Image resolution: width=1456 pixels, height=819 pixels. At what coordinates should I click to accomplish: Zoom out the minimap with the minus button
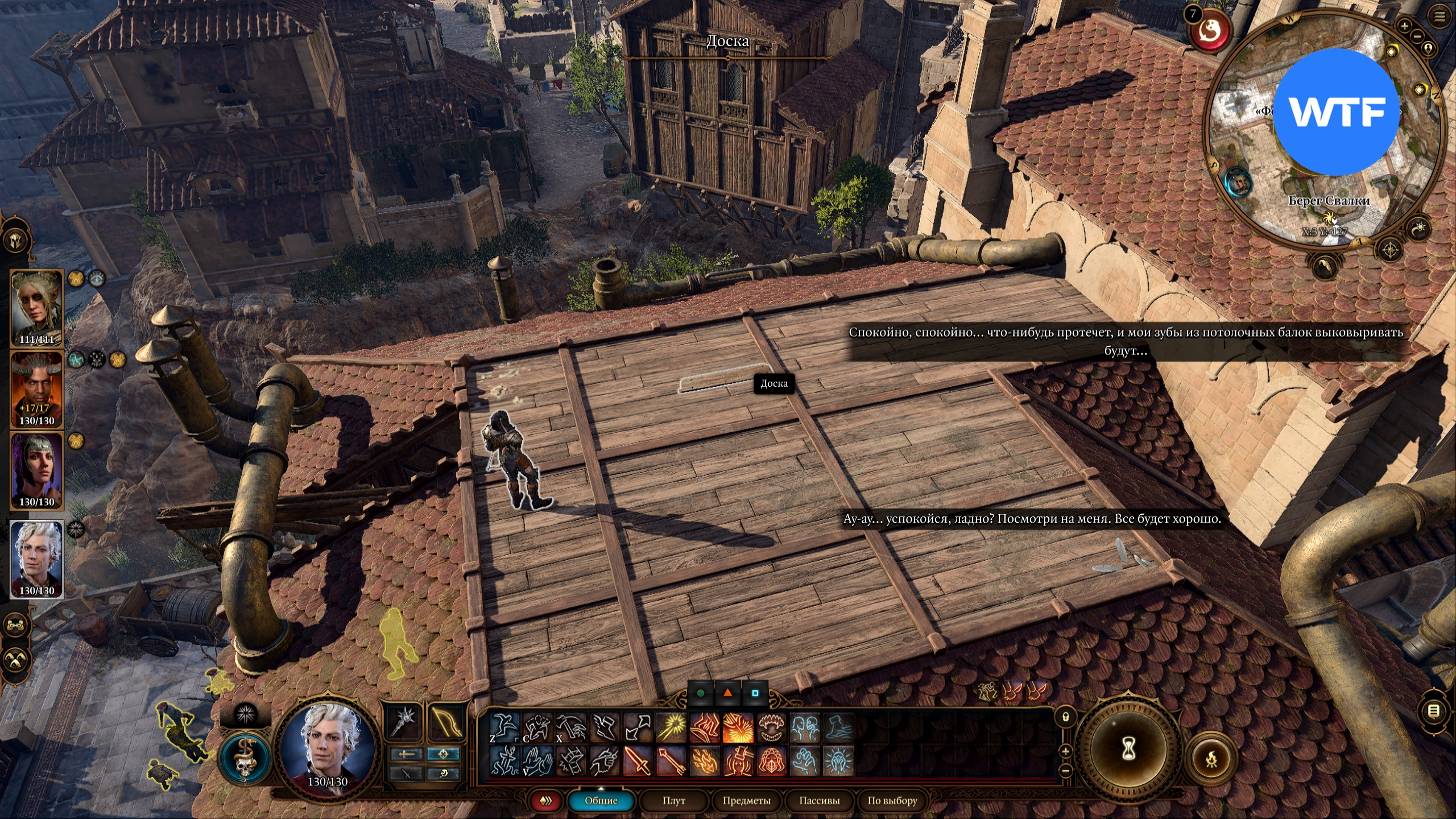(x=1417, y=36)
